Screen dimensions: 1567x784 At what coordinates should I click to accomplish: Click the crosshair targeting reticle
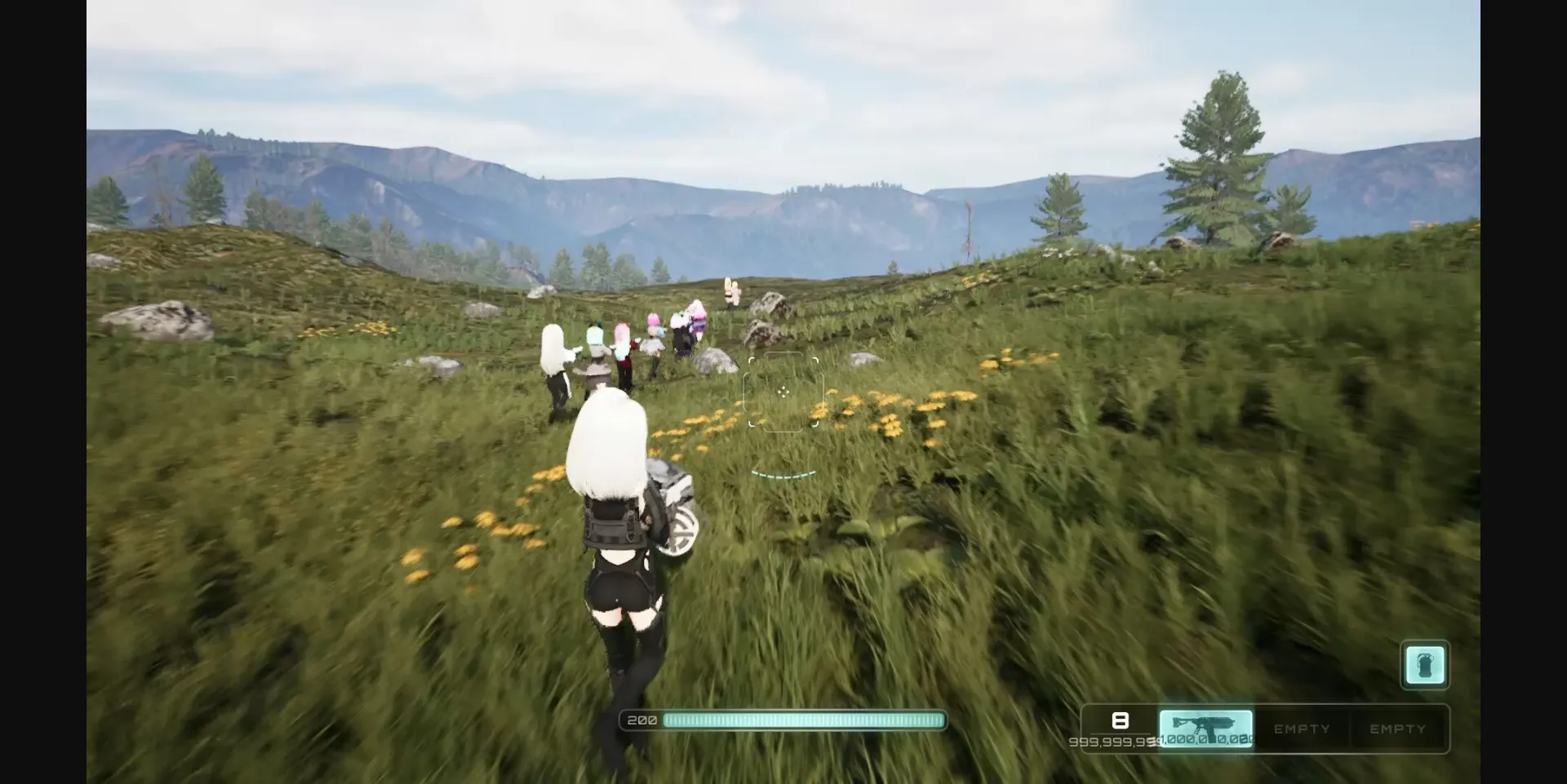[783, 393]
